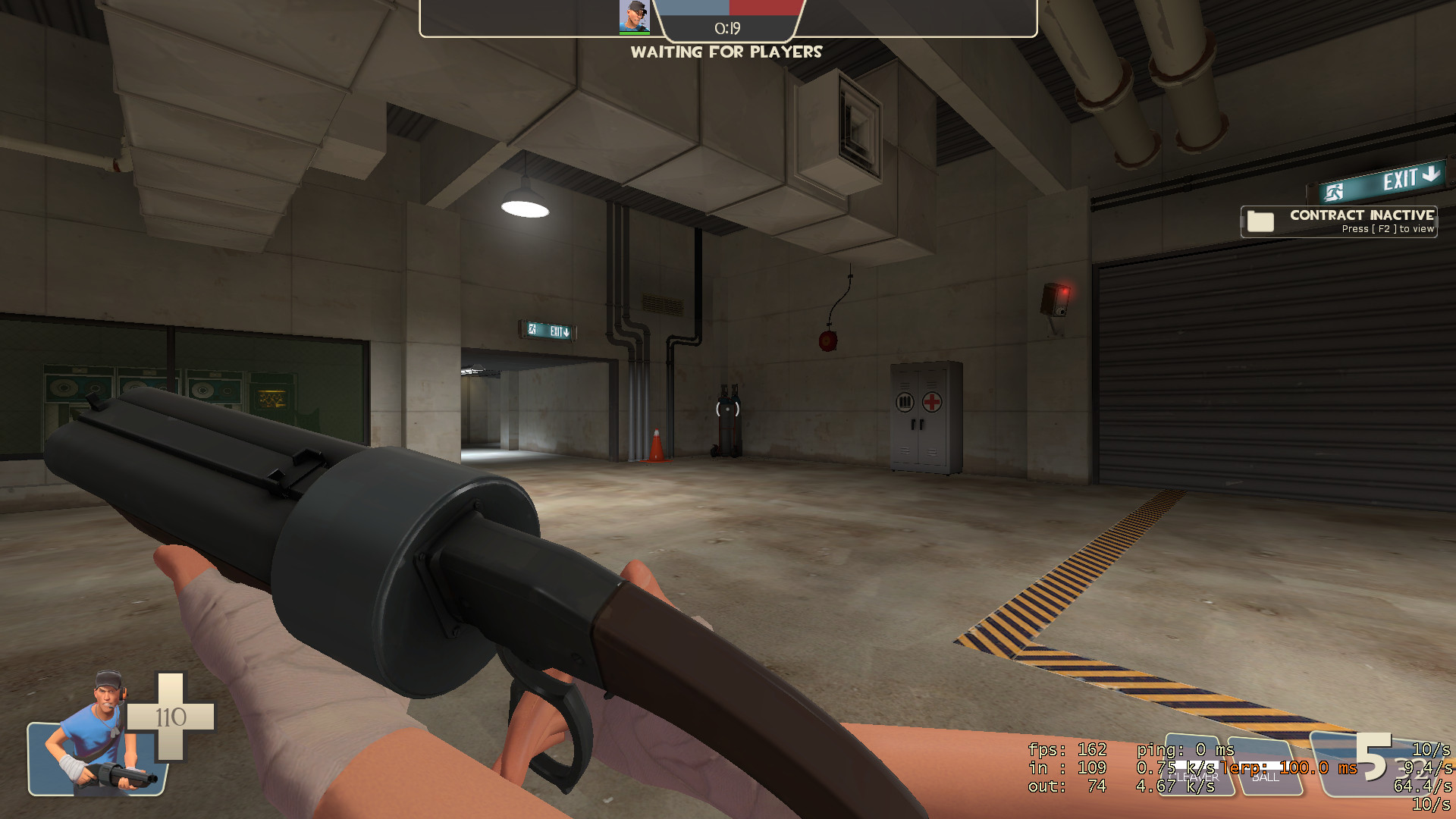Click the WAITING FOR PLAYERS text
Viewport: 1456px width, 819px height.
click(726, 52)
